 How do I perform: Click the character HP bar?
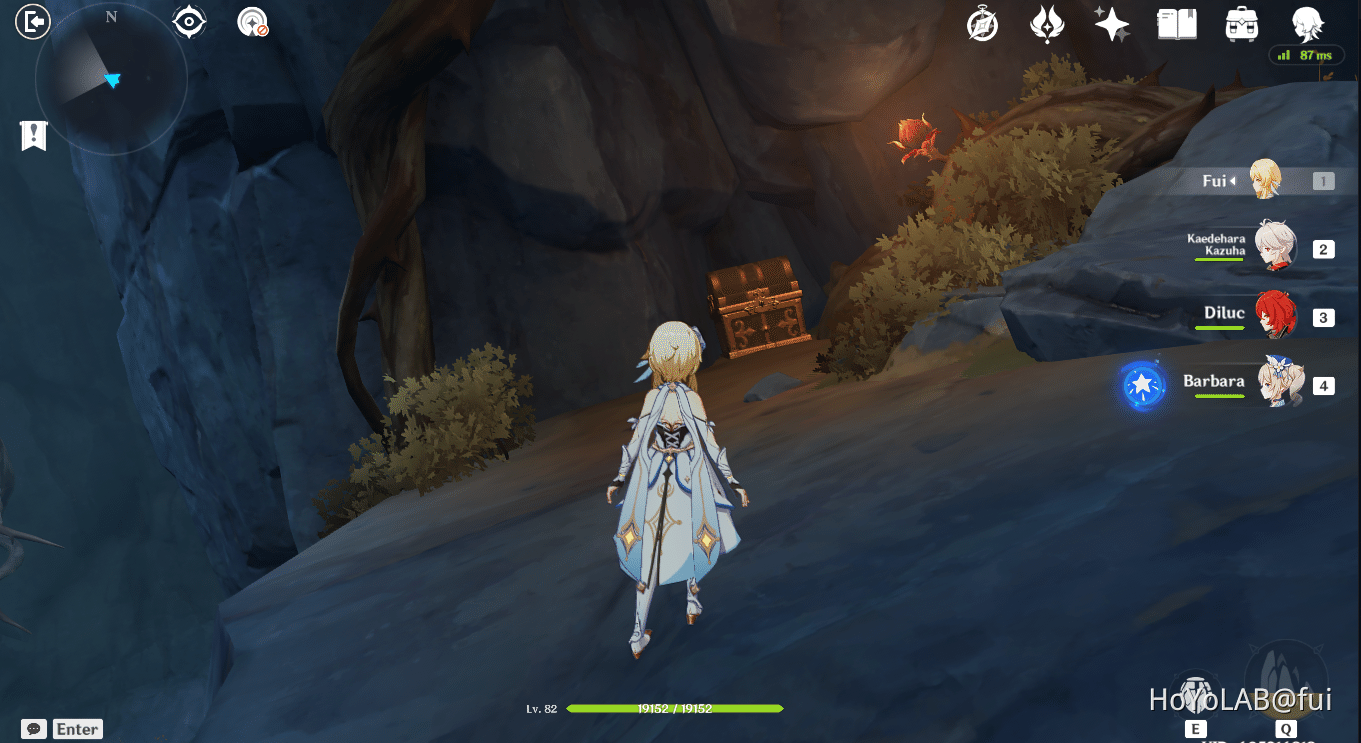coord(674,707)
